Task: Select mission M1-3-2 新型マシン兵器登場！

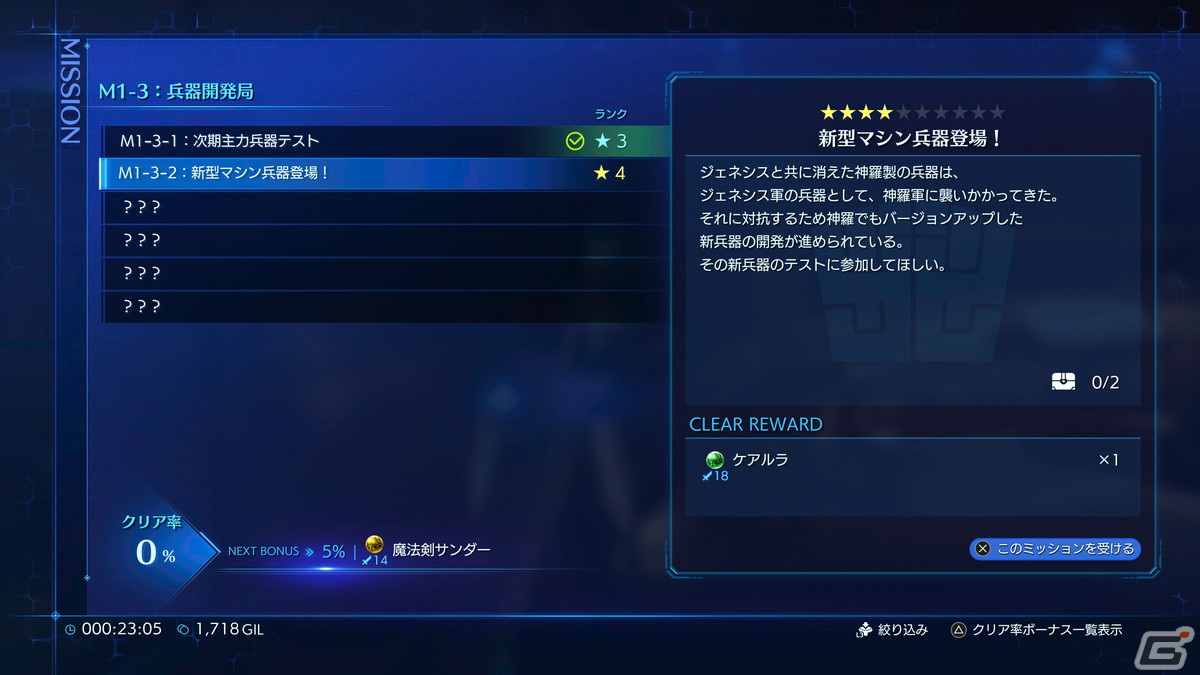Action: [380, 173]
